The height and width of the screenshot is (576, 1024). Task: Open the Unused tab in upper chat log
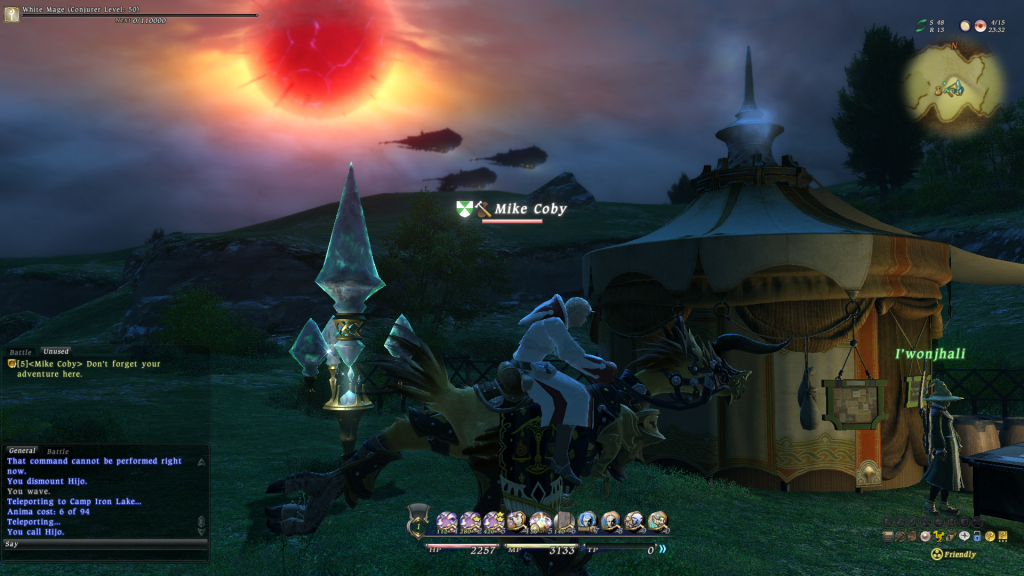tap(55, 352)
